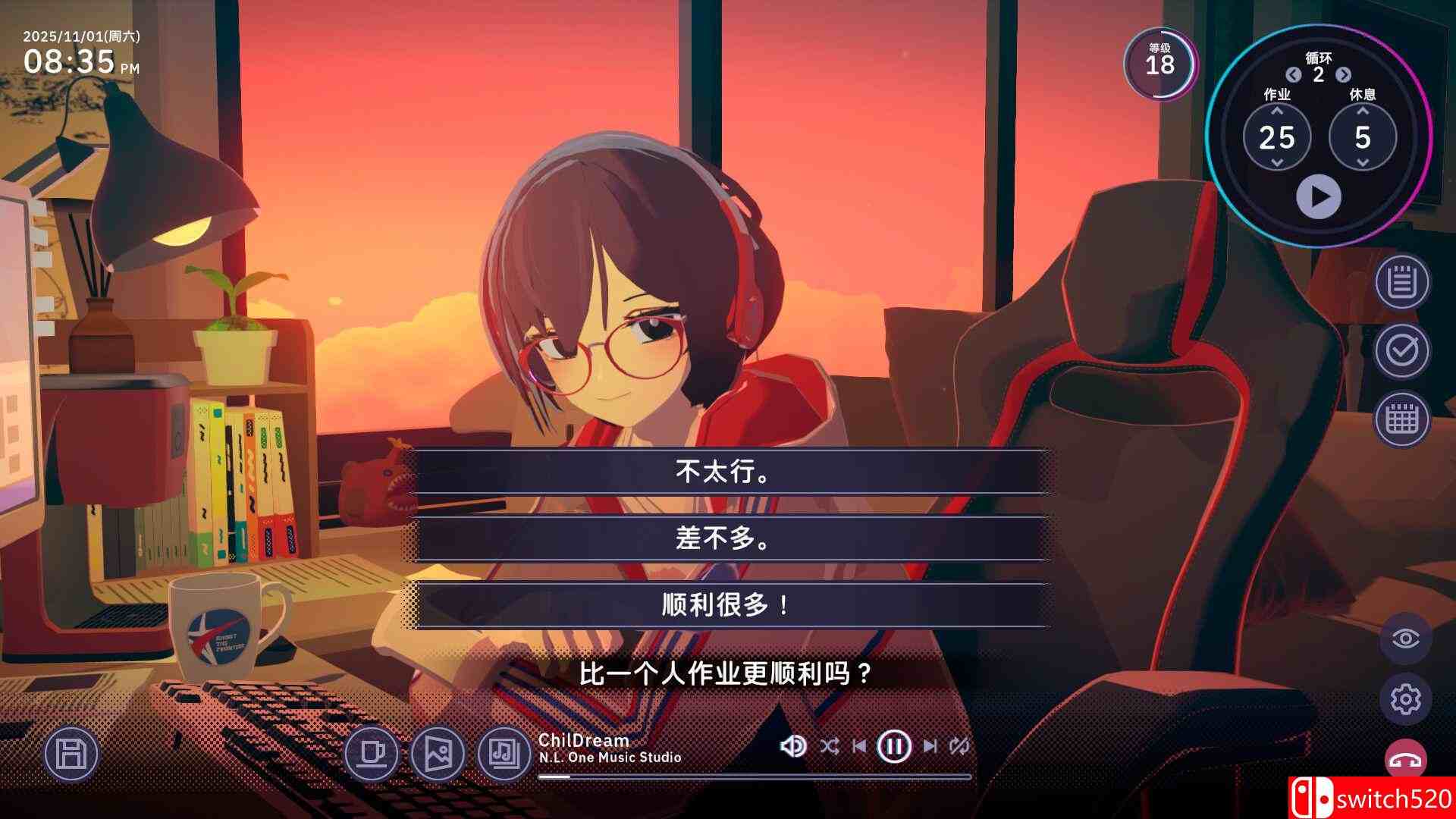Viewport: 1456px width, 819px height.
Task: Click the right arrow next to 循环
Action: tap(1344, 76)
